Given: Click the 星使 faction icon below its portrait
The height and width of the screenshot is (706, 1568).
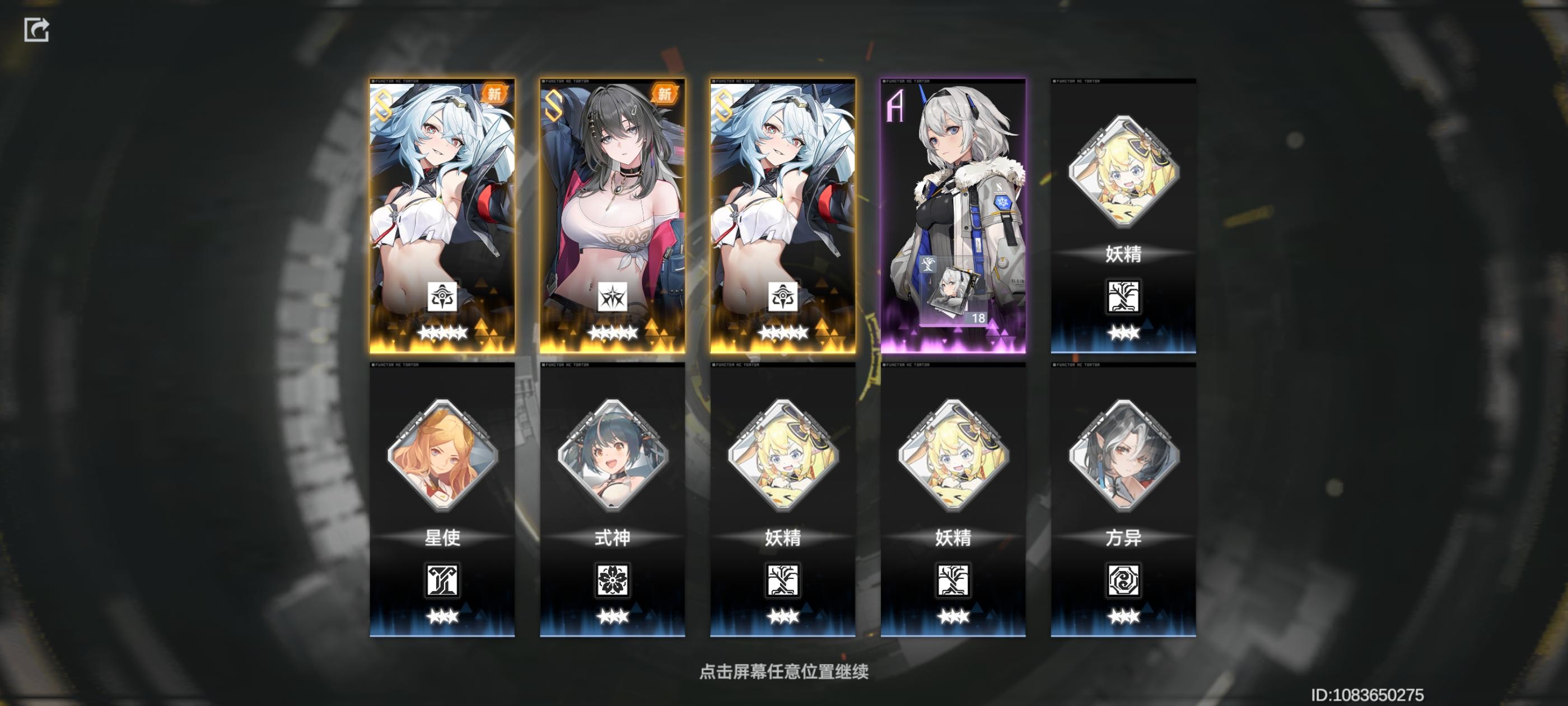Looking at the screenshot, I should pyautogui.click(x=443, y=580).
